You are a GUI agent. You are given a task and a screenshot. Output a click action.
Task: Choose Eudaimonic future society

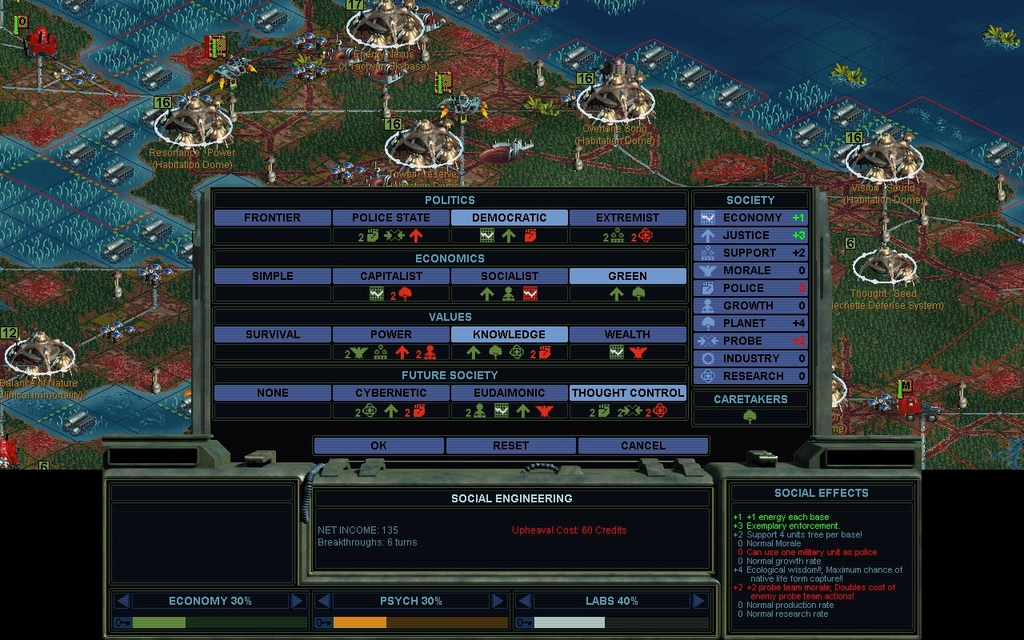pos(509,393)
